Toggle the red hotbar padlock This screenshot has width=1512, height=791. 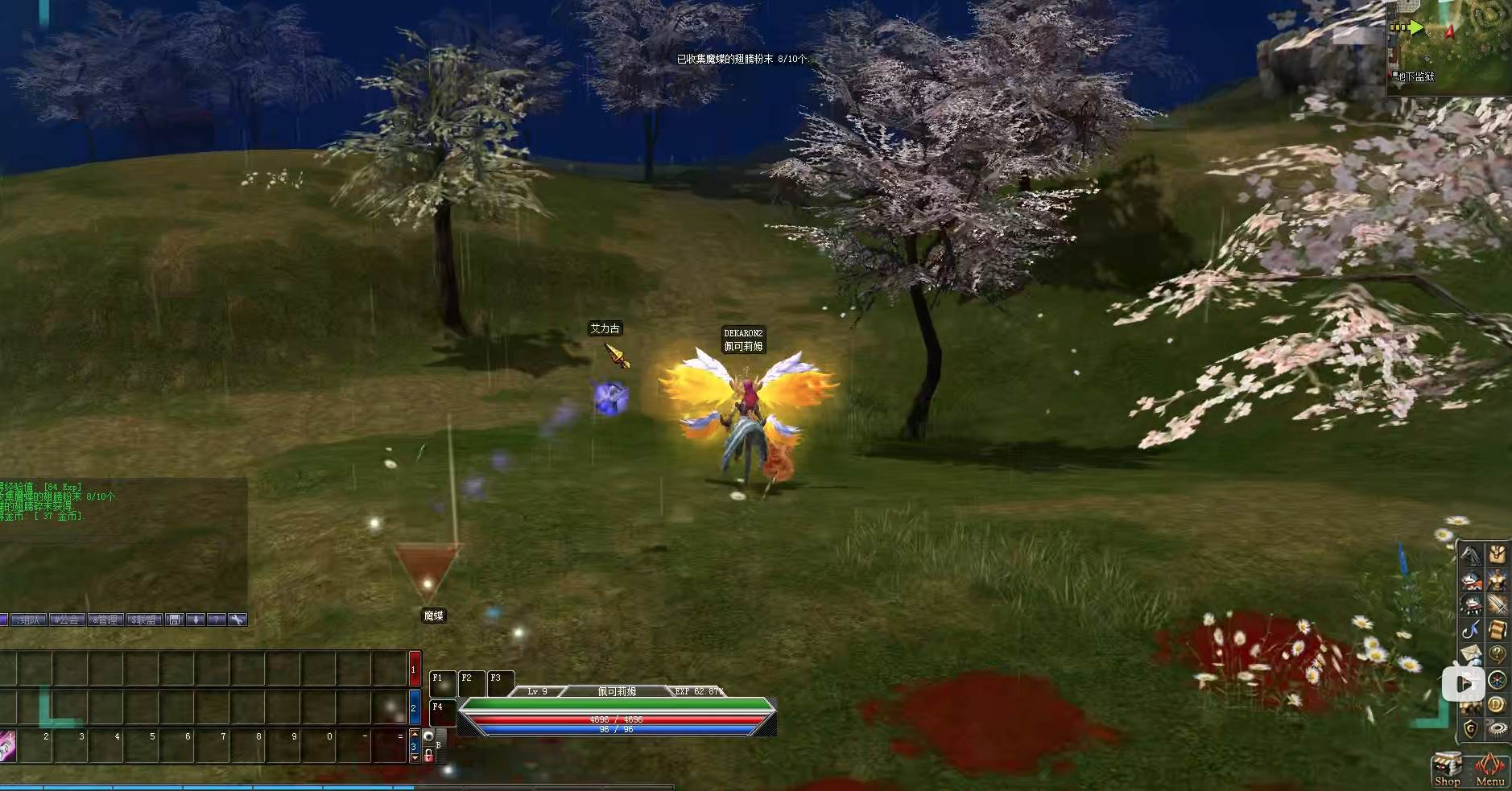tap(428, 755)
